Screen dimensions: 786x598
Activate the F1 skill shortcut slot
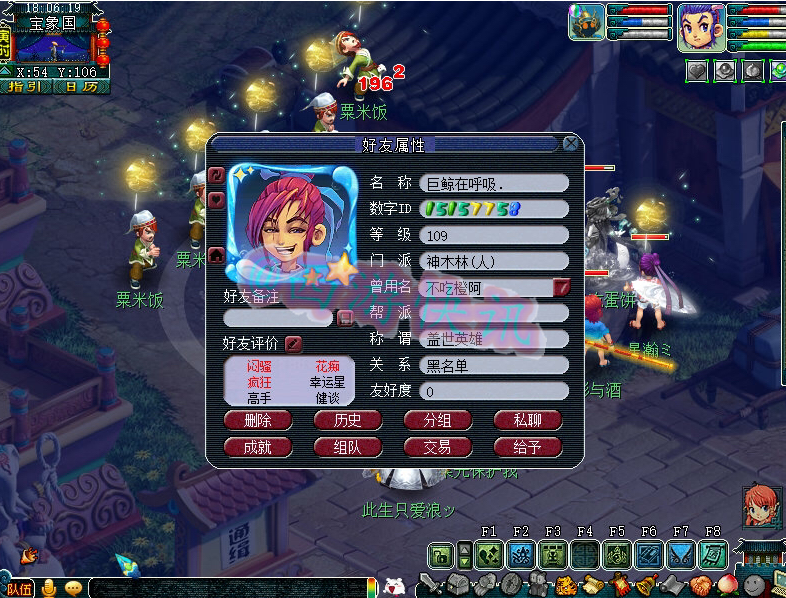[x=489, y=555]
